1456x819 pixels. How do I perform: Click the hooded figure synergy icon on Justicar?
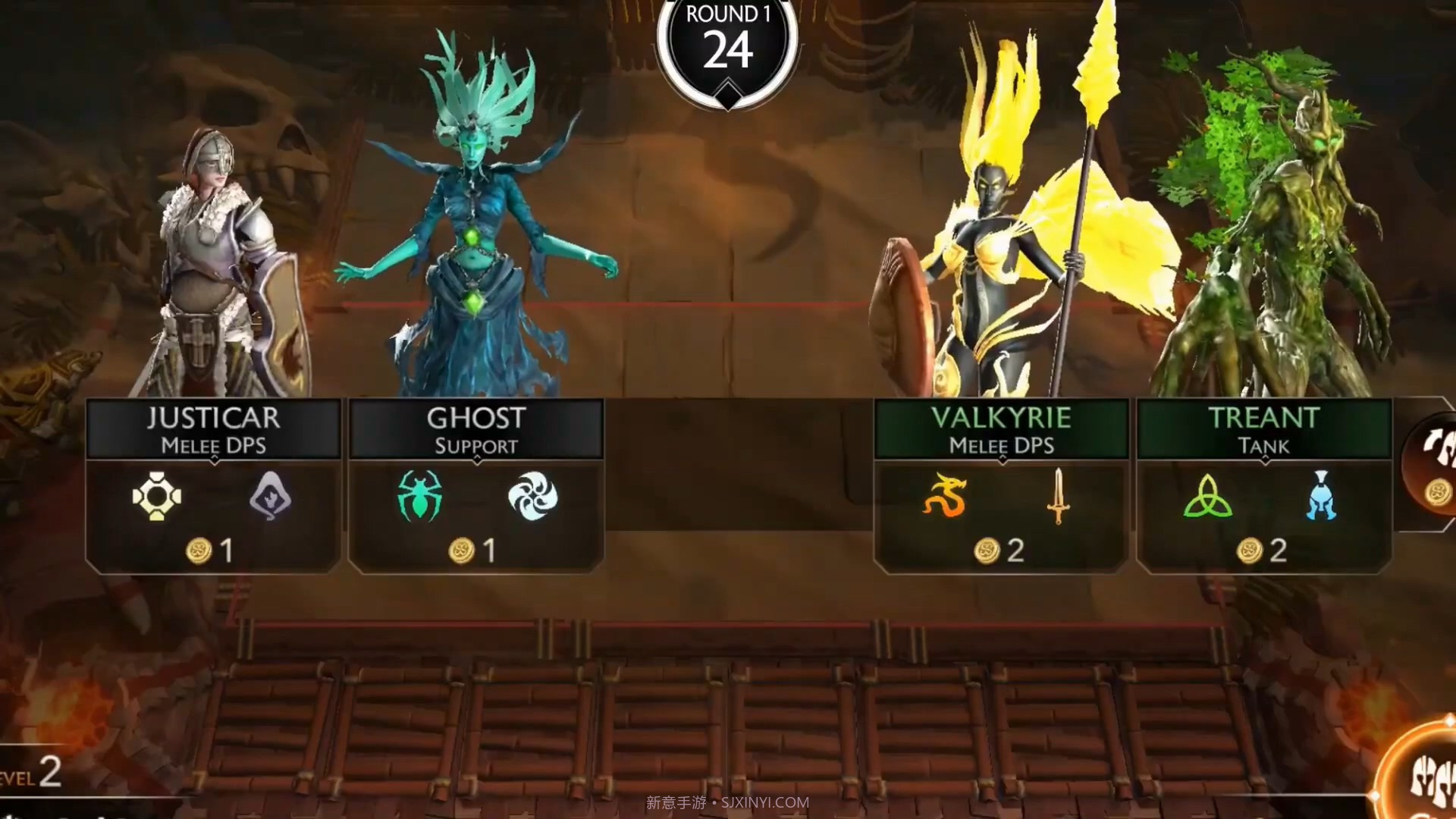(270, 496)
